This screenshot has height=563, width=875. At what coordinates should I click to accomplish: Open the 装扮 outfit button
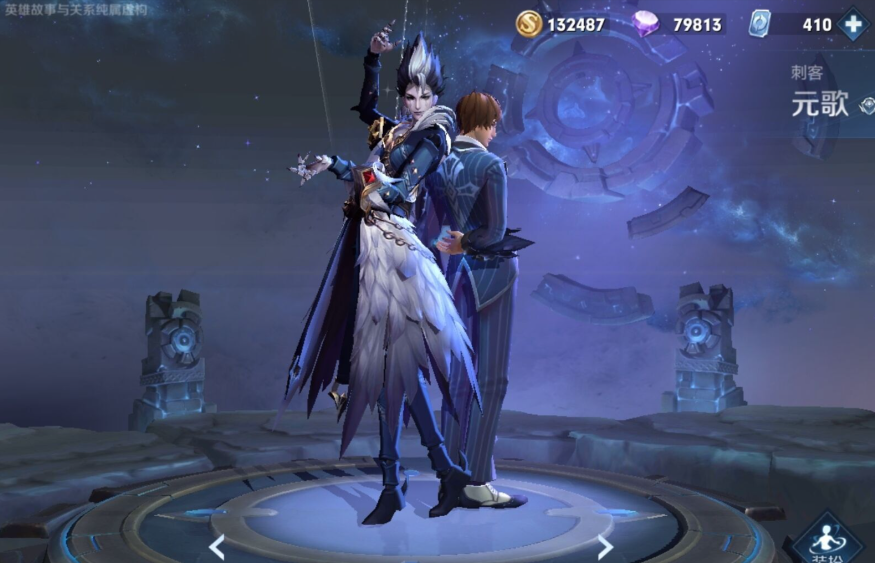(x=827, y=540)
